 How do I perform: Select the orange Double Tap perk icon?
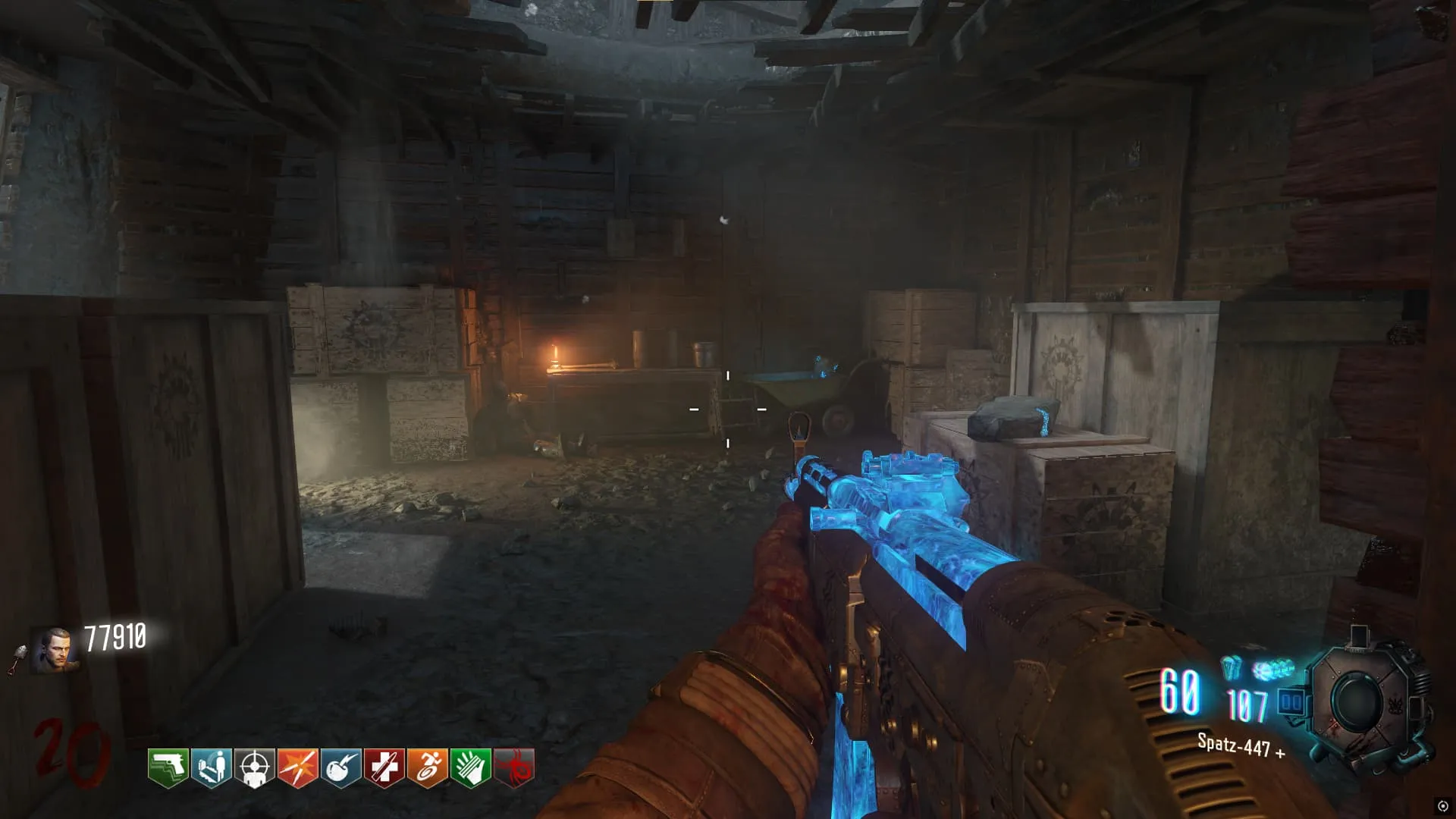coord(297,767)
